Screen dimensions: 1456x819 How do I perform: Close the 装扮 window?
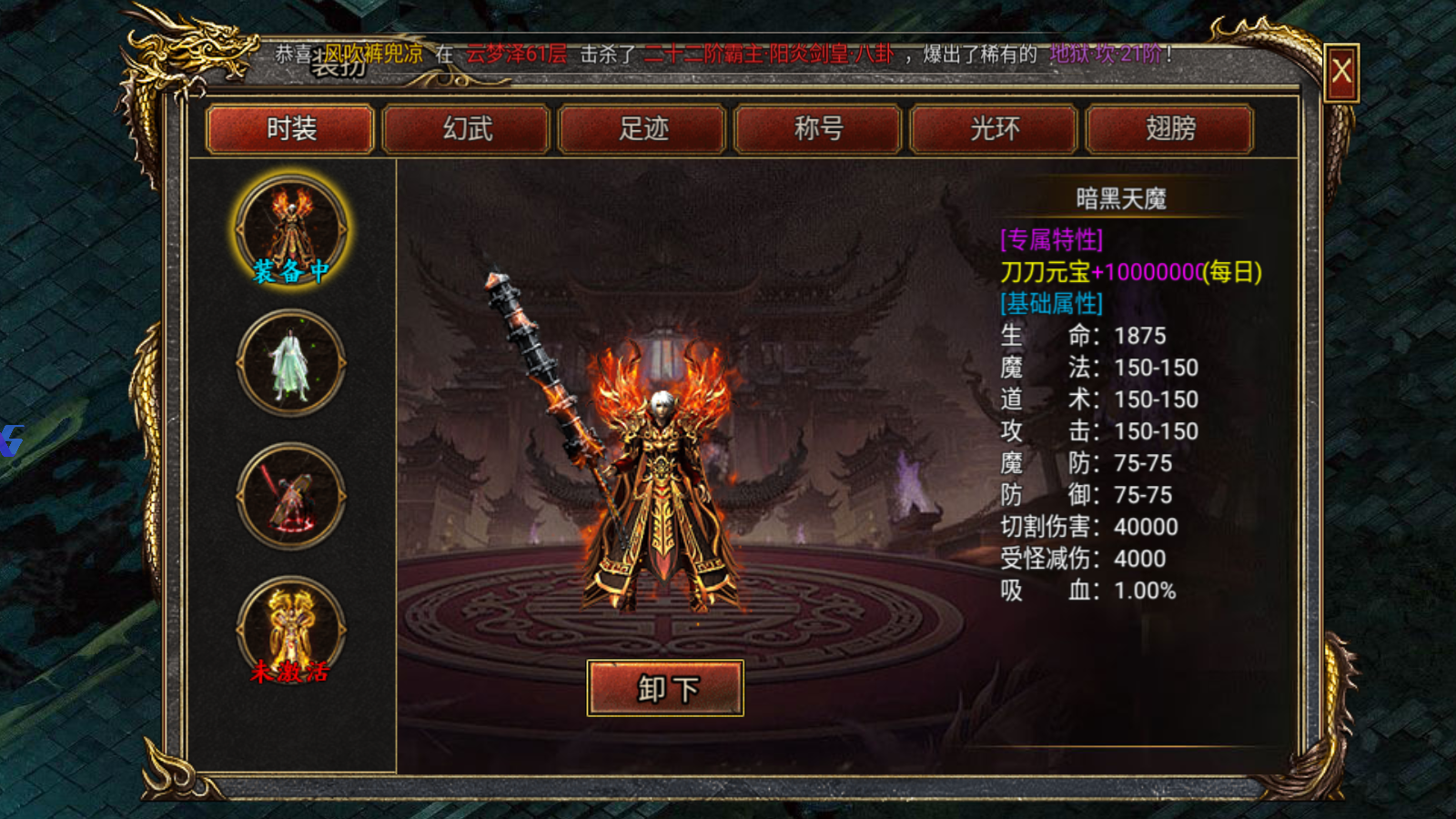tap(1341, 72)
